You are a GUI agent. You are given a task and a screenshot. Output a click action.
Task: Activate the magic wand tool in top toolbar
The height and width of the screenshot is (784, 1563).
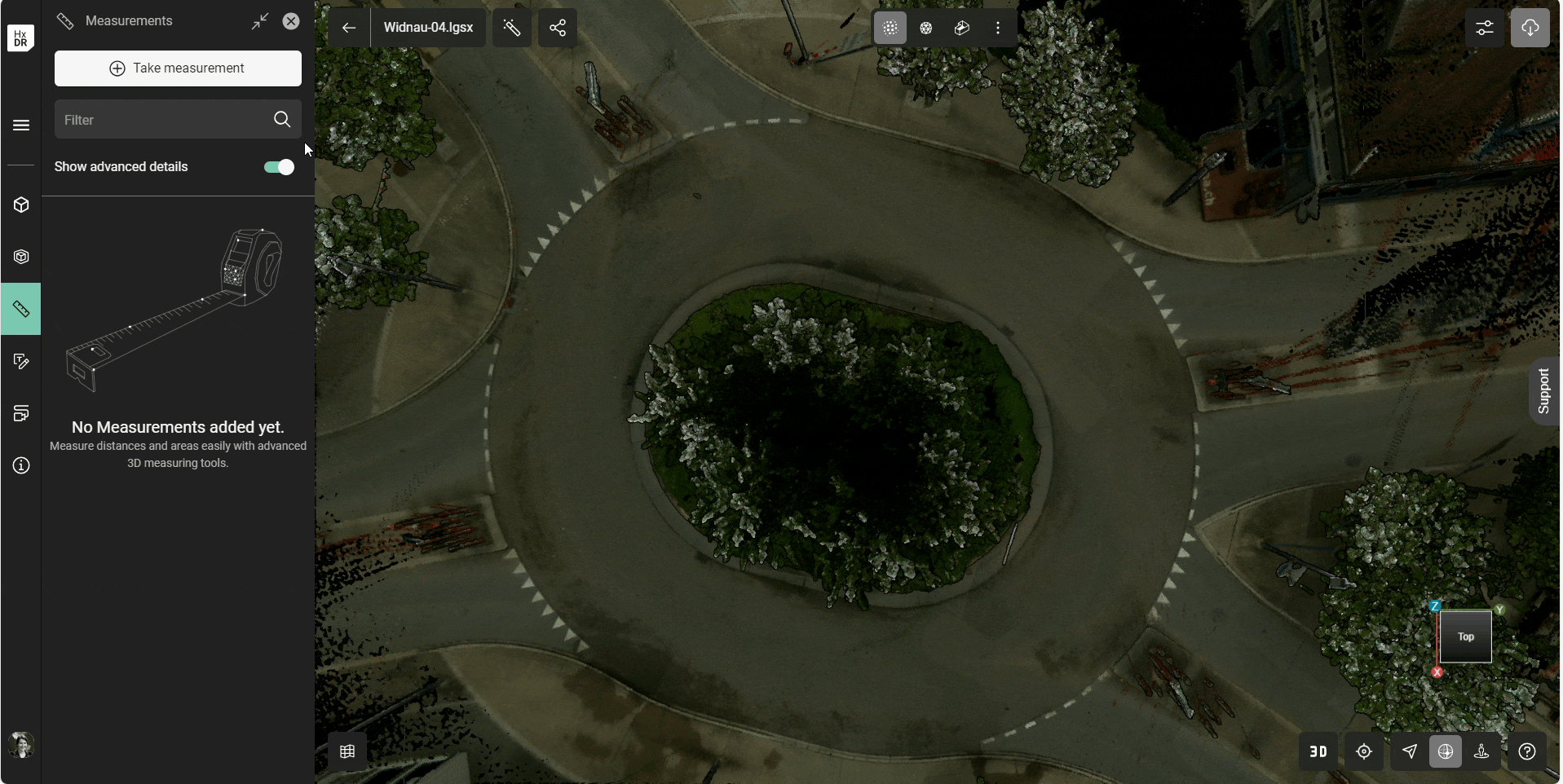tap(512, 27)
